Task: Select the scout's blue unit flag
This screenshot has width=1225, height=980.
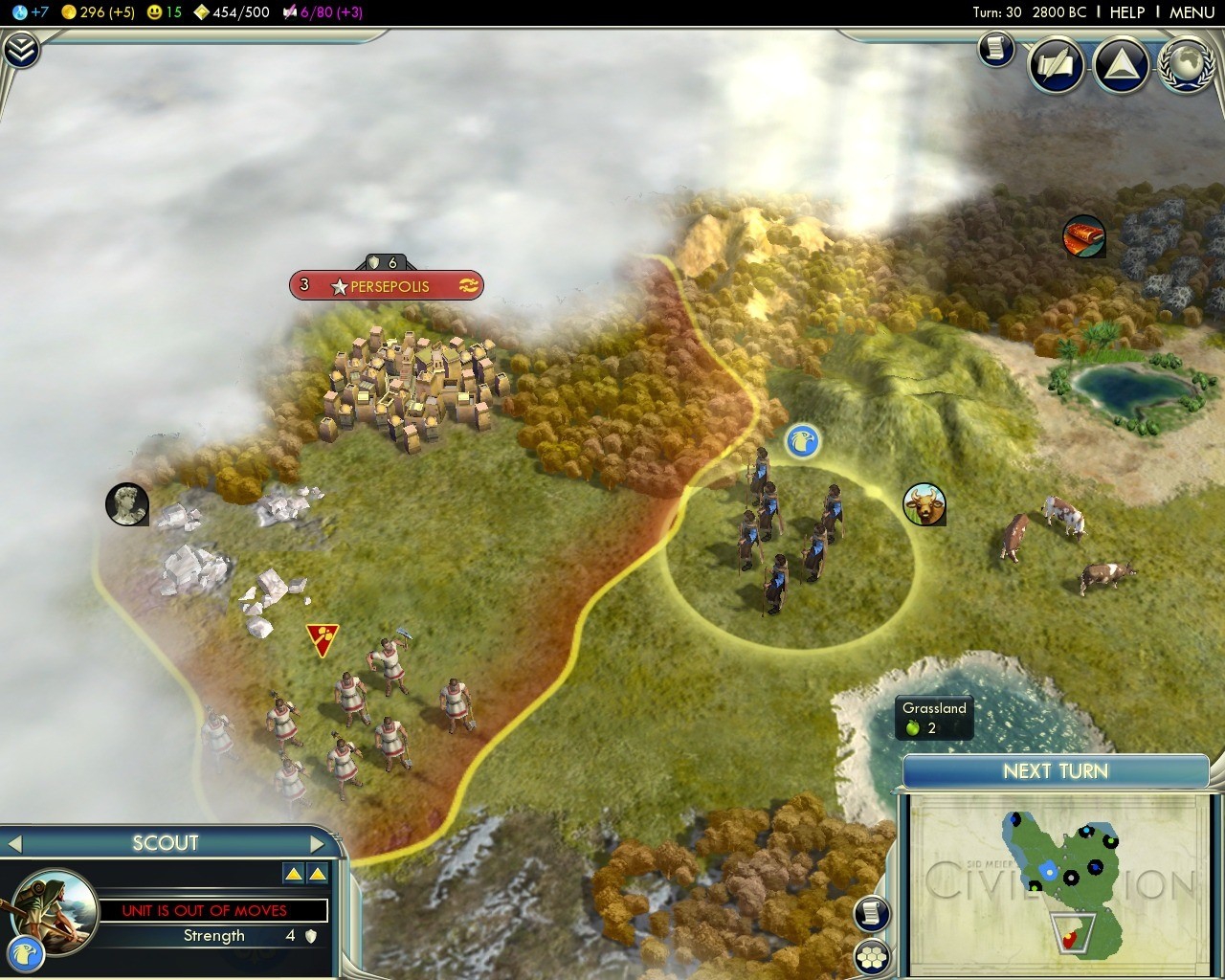Action: click(802, 441)
